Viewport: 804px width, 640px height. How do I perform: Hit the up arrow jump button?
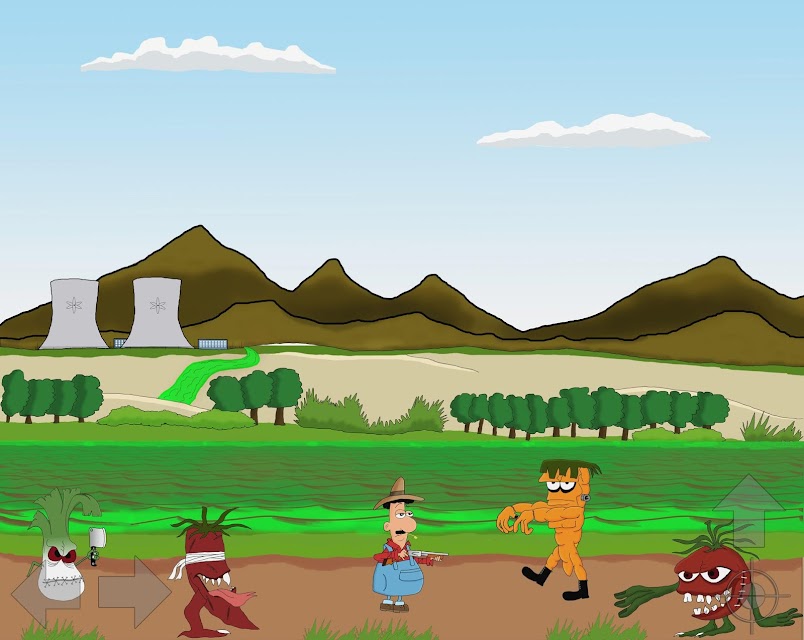tap(748, 510)
